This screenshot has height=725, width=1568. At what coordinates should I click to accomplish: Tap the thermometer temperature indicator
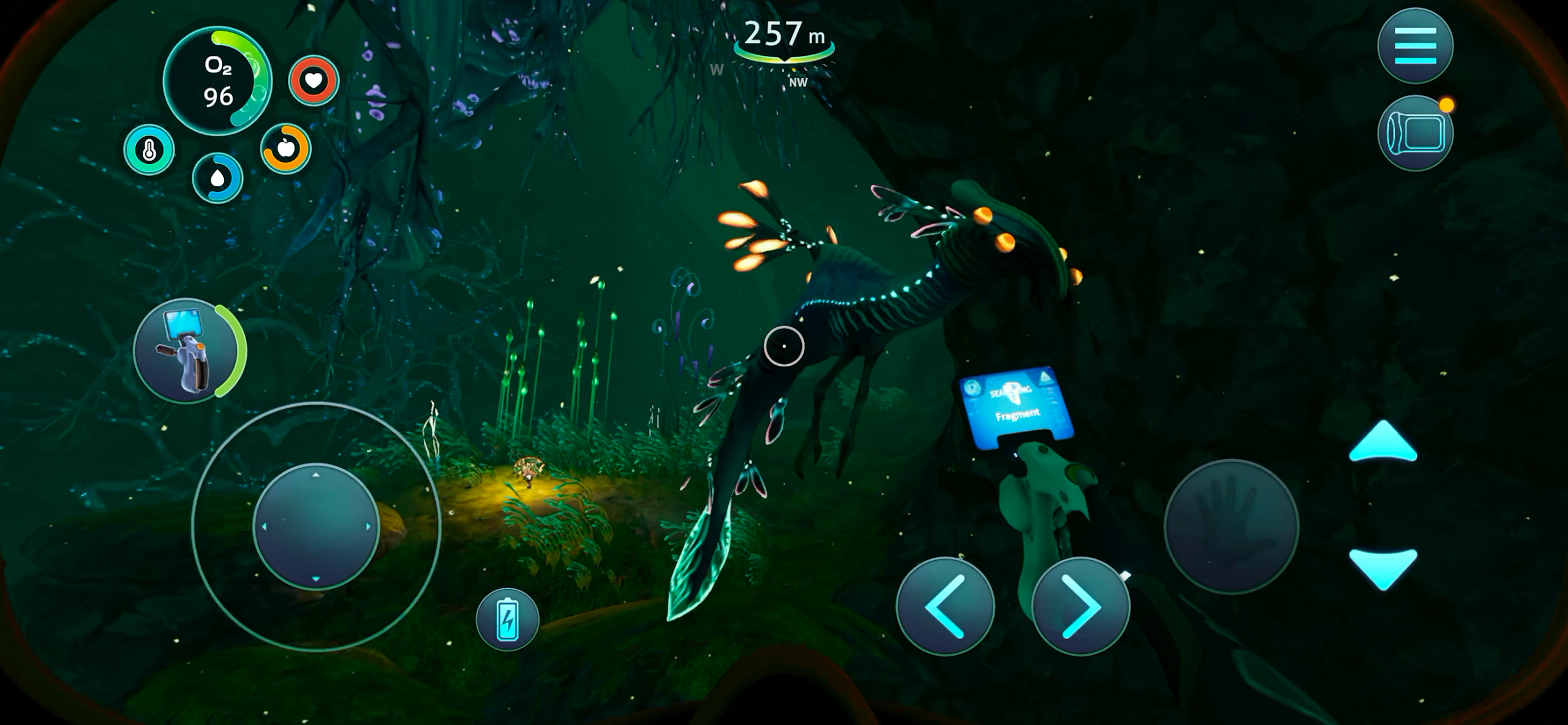pyautogui.click(x=149, y=149)
